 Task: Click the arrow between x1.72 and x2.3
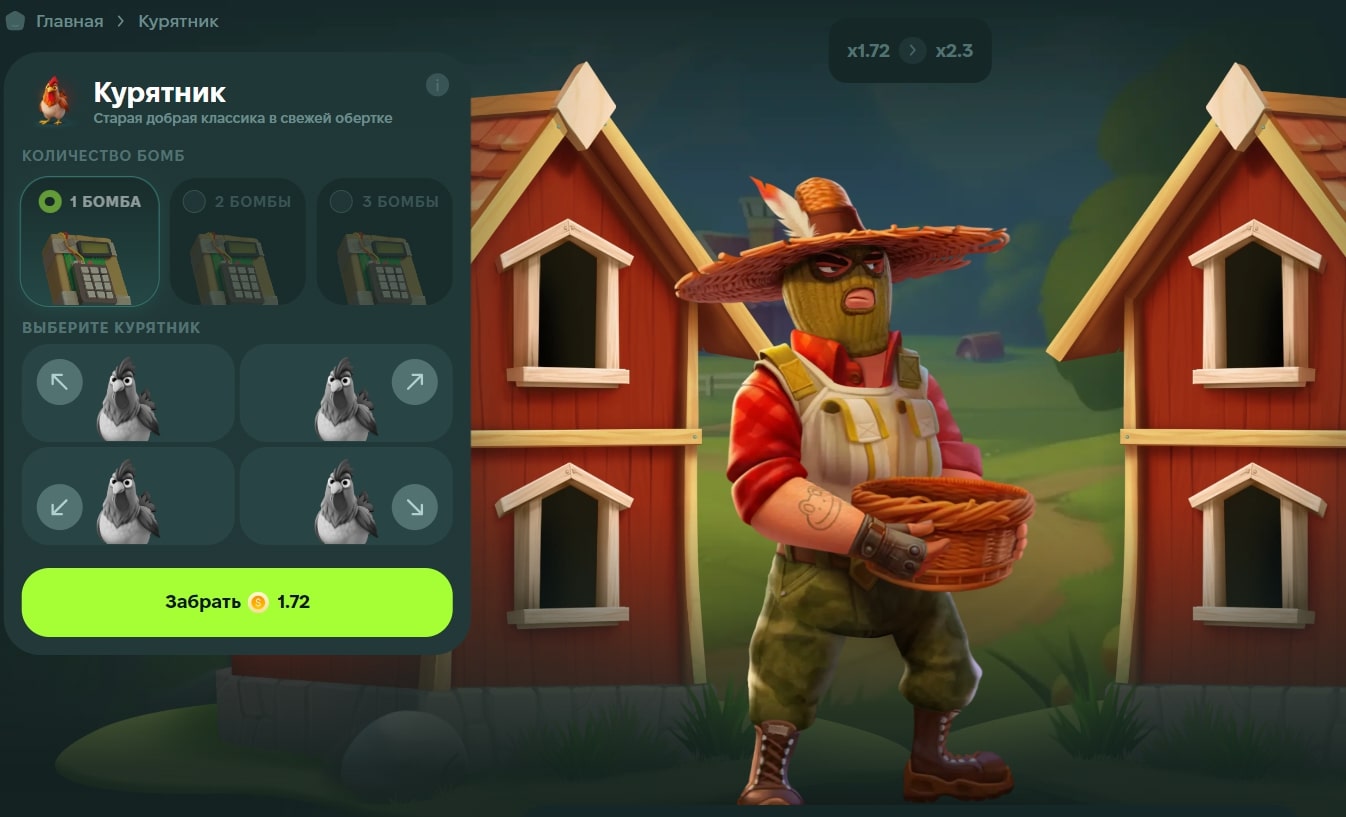tap(911, 50)
